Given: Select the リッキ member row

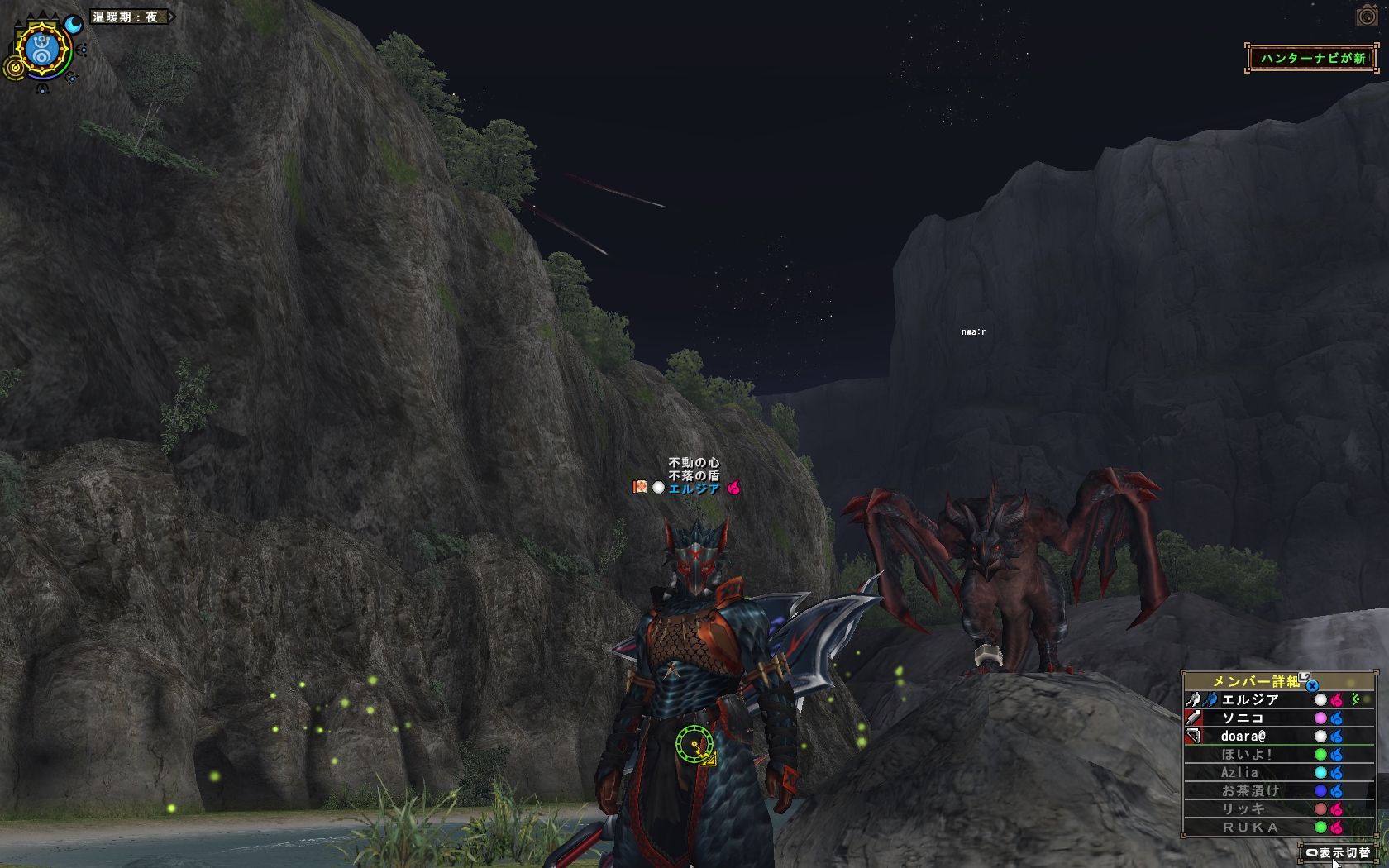Looking at the screenshot, I should click(x=1243, y=809).
